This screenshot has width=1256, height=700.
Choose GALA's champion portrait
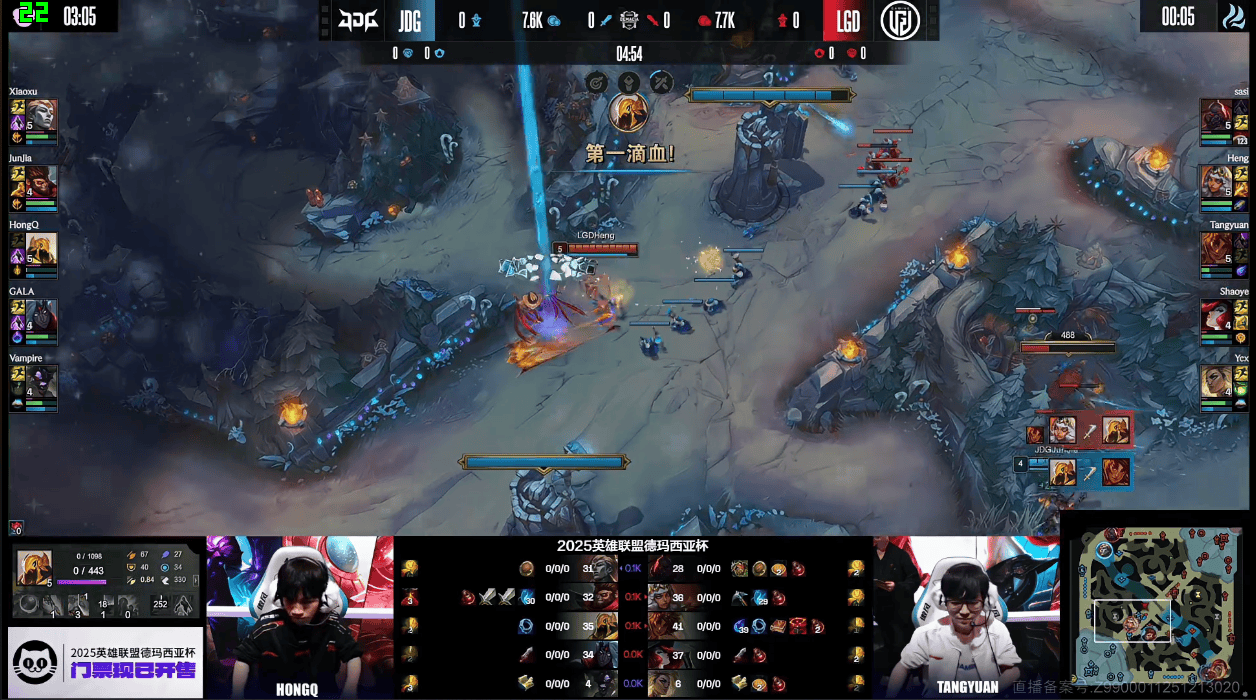[41, 316]
